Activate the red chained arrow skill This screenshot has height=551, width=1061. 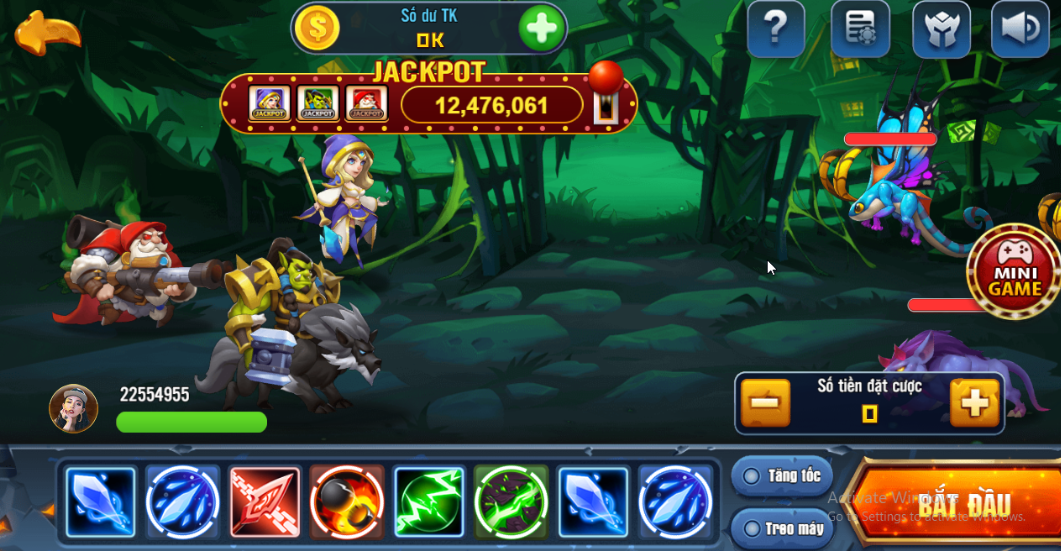coord(265,500)
